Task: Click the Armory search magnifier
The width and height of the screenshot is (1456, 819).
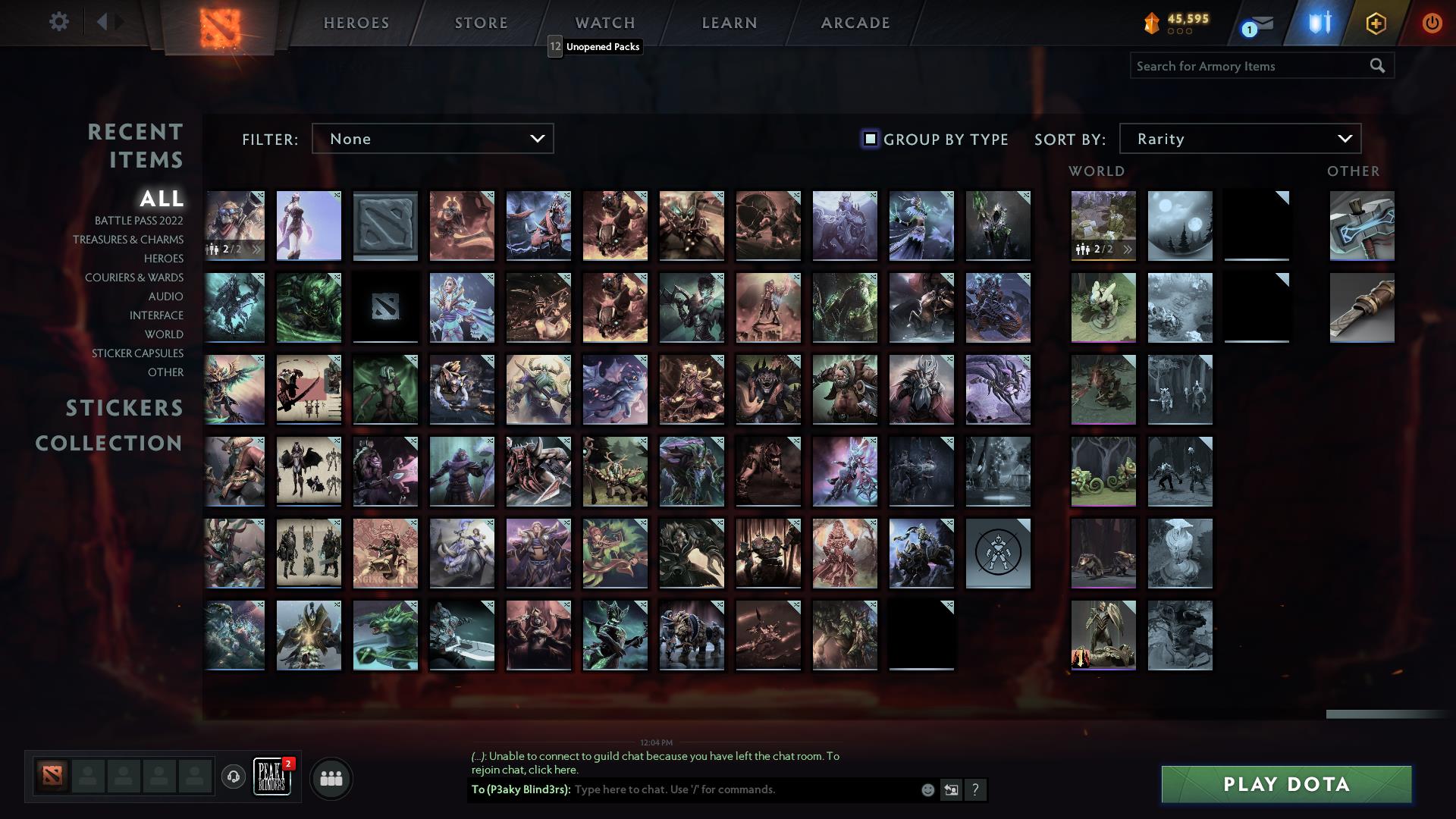Action: click(1377, 66)
